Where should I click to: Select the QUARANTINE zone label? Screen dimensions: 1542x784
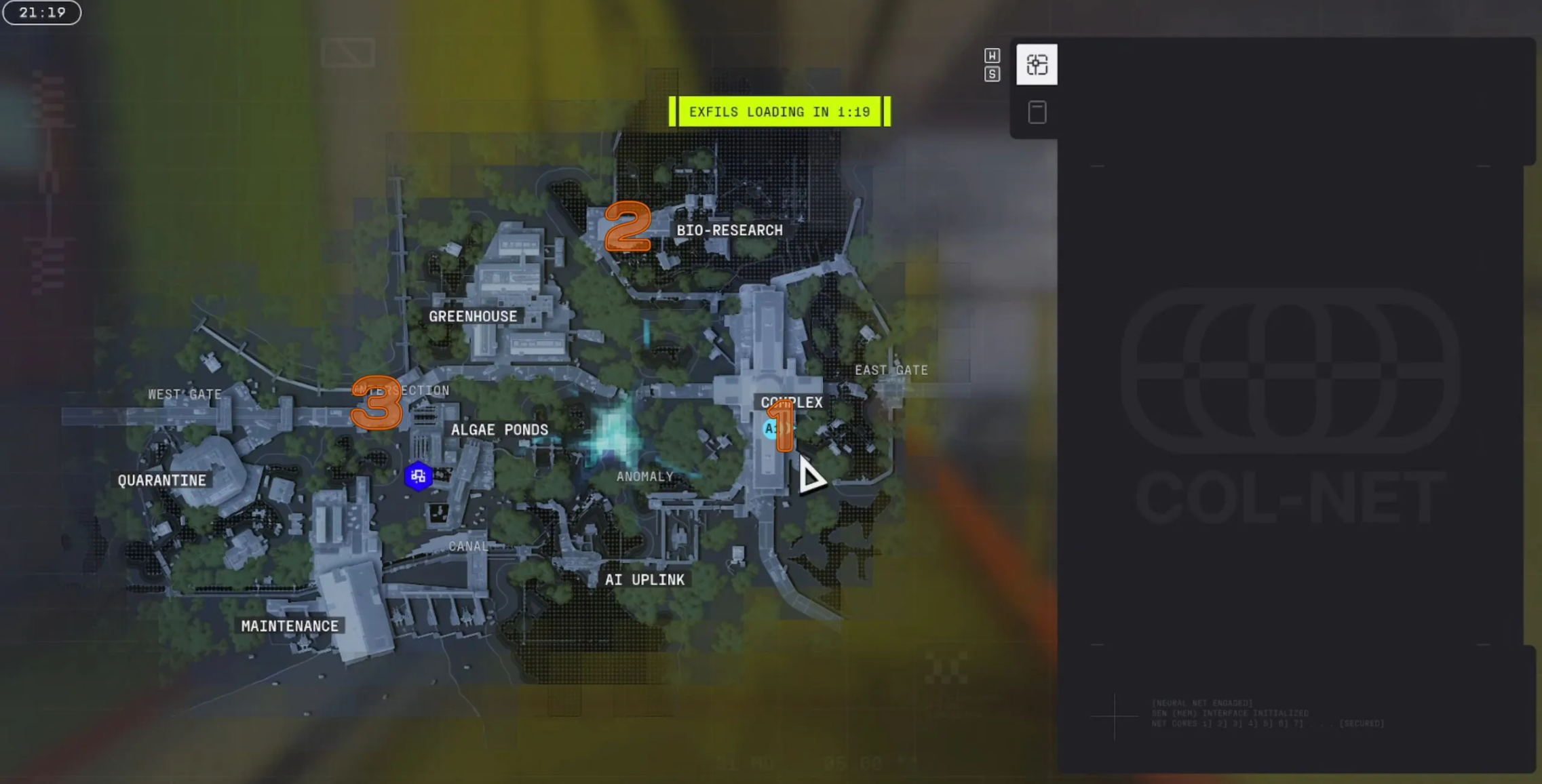coord(161,481)
